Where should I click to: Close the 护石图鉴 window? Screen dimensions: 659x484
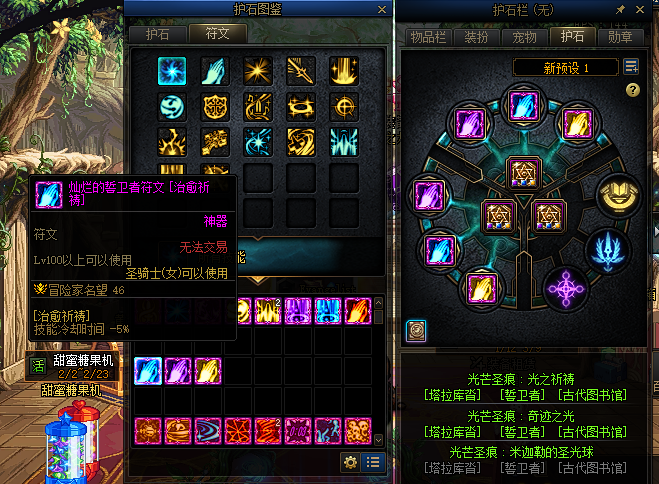pos(381,9)
